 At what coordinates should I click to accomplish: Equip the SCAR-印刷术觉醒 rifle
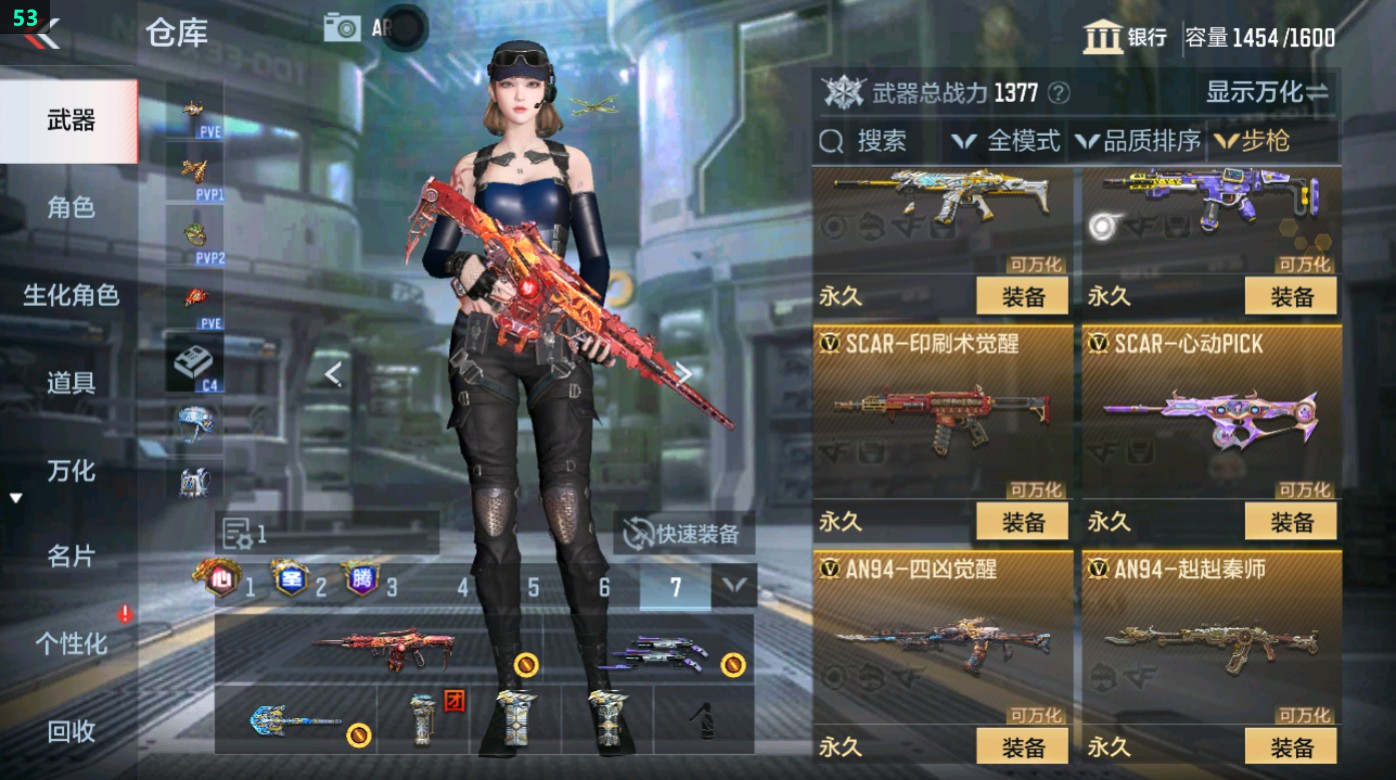1020,520
